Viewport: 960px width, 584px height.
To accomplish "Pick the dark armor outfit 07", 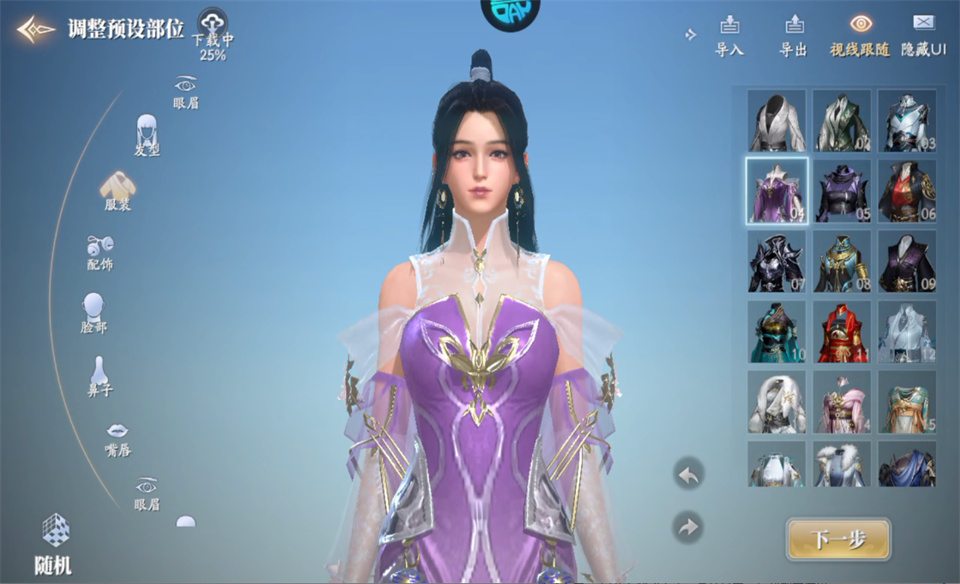I will coord(777,261).
